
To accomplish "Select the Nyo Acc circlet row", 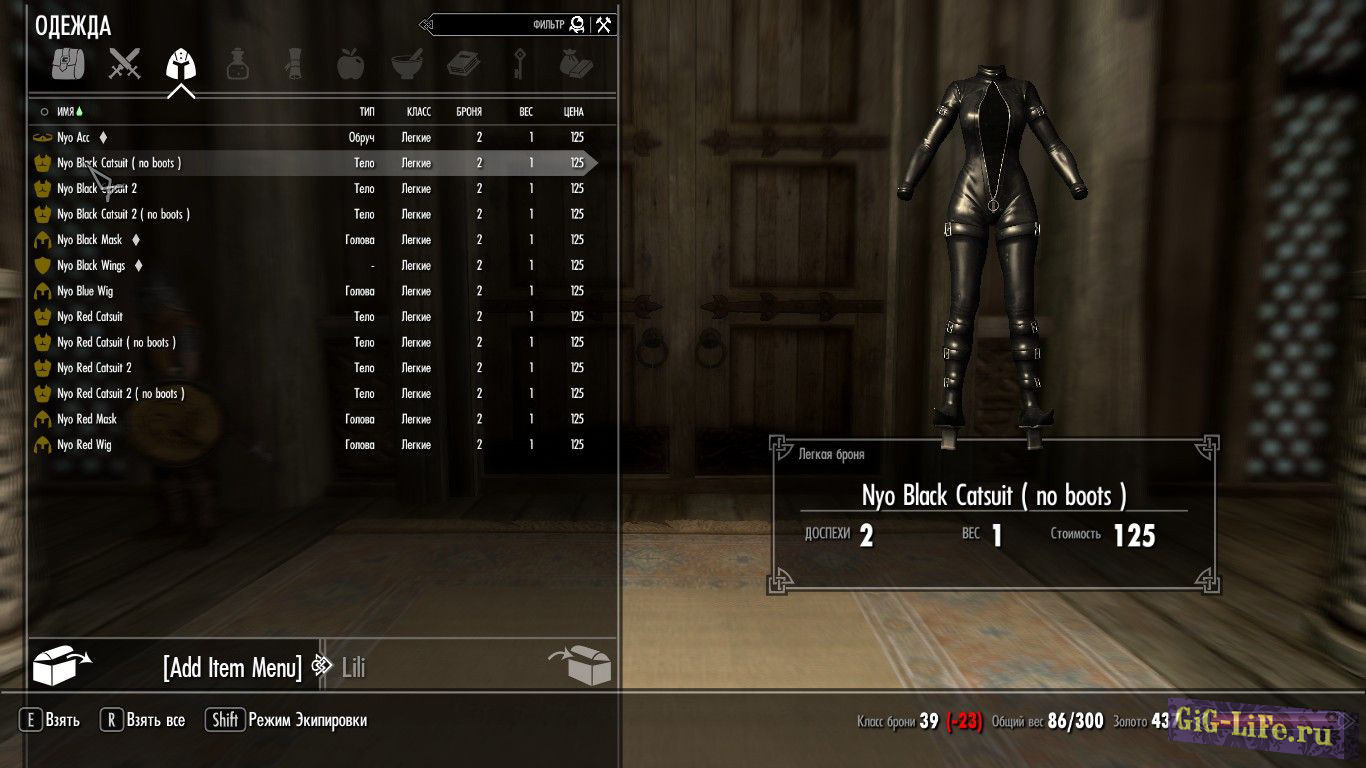I will (75, 137).
